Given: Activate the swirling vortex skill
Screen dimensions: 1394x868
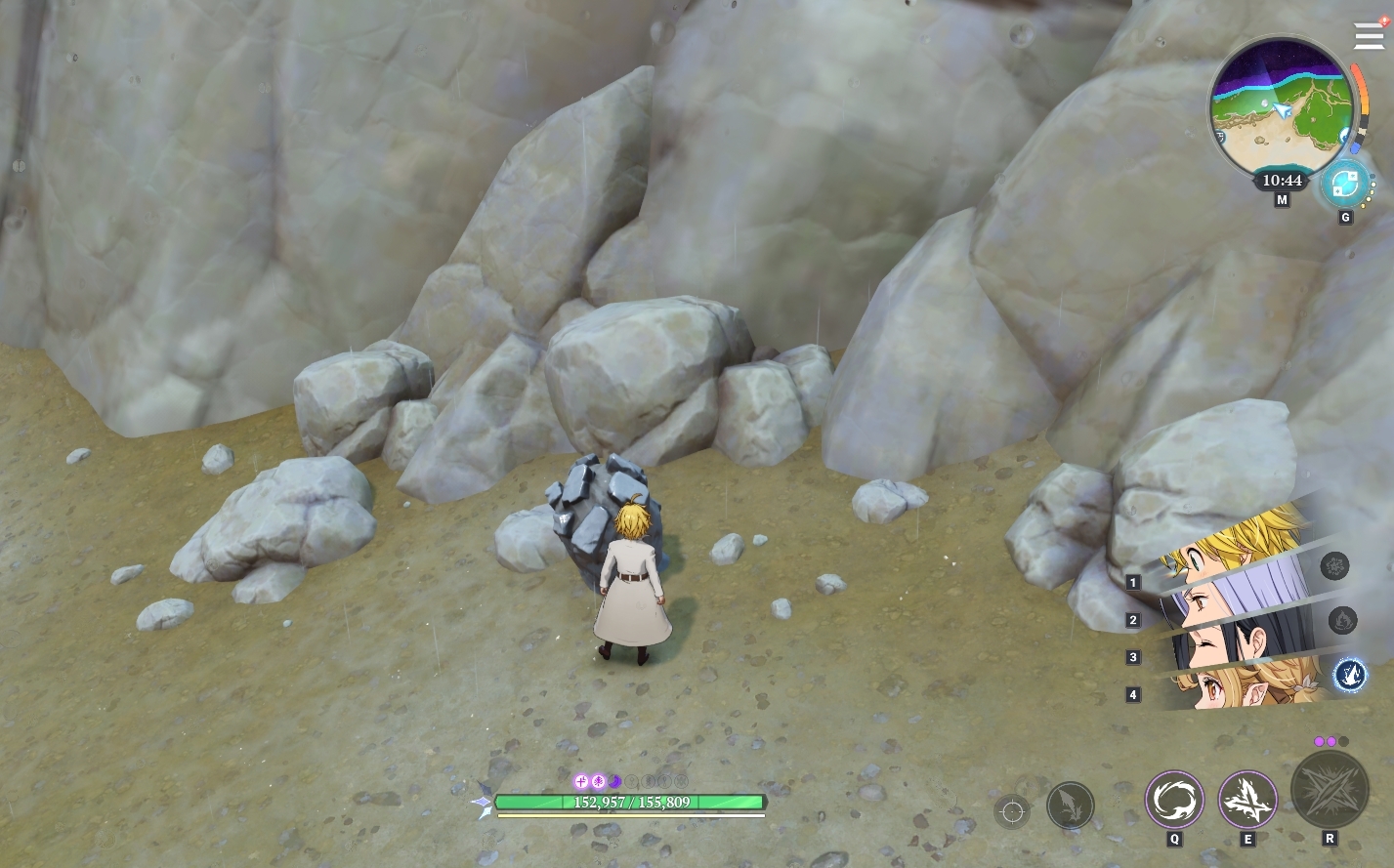Looking at the screenshot, I should point(1173,800).
